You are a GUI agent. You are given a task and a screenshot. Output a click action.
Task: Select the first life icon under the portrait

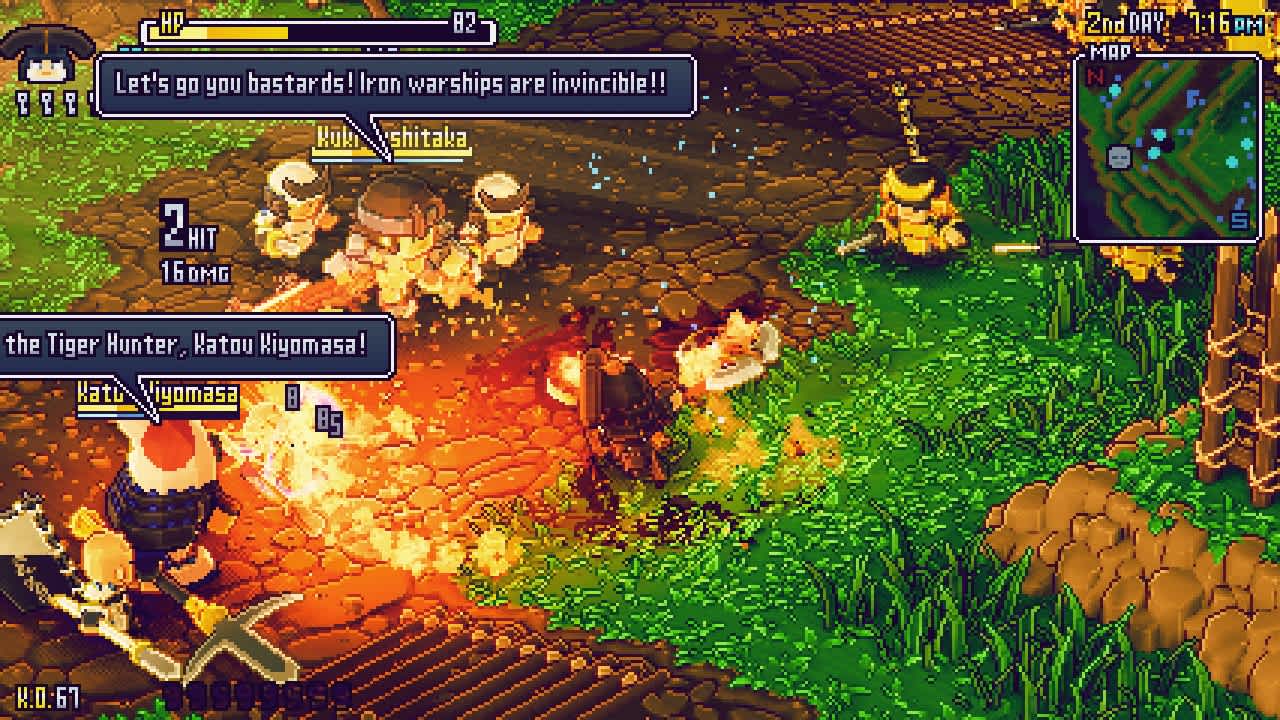tap(22, 102)
